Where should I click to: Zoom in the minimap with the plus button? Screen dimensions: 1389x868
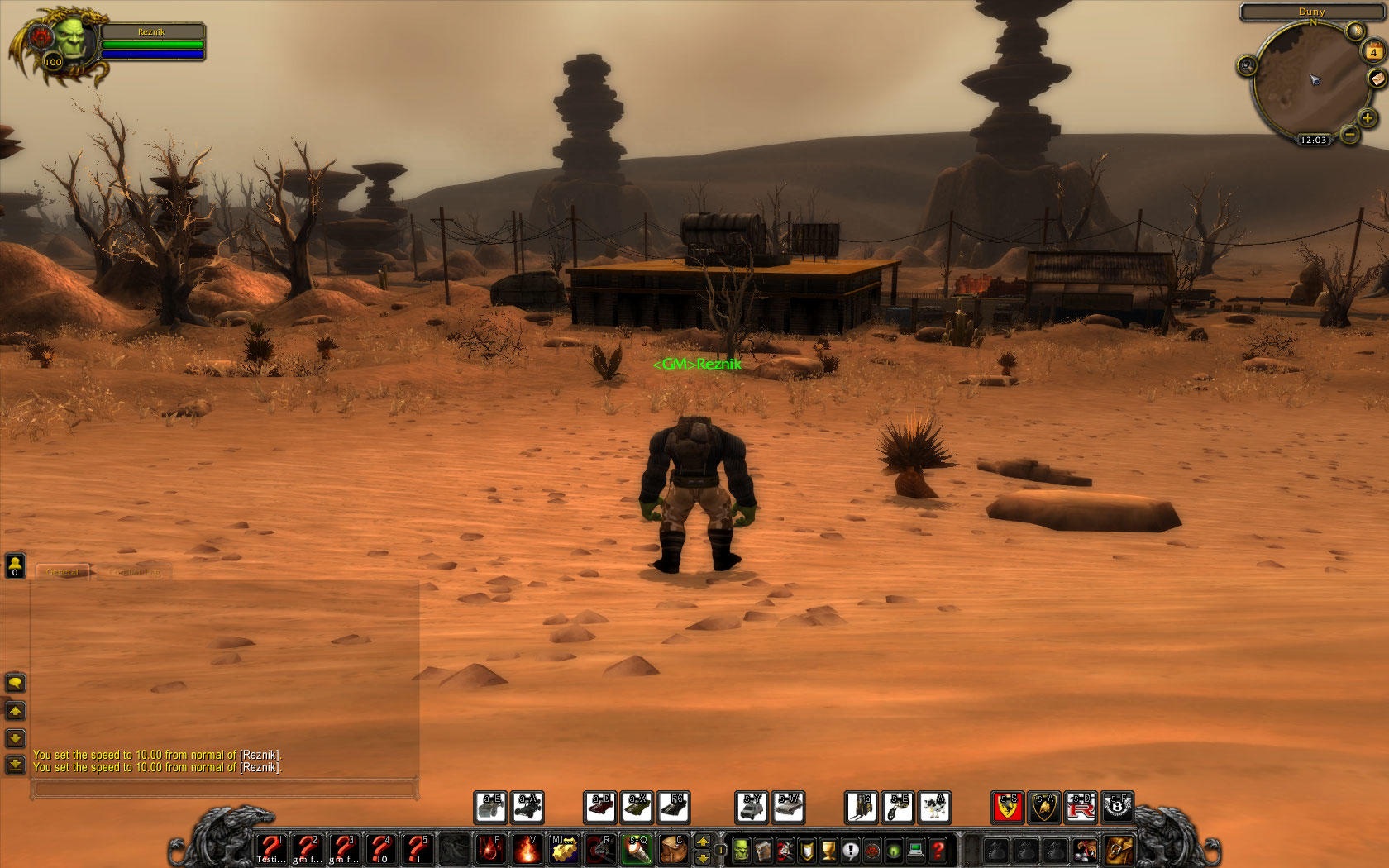pyautogui.click(x=1368, y=118)
